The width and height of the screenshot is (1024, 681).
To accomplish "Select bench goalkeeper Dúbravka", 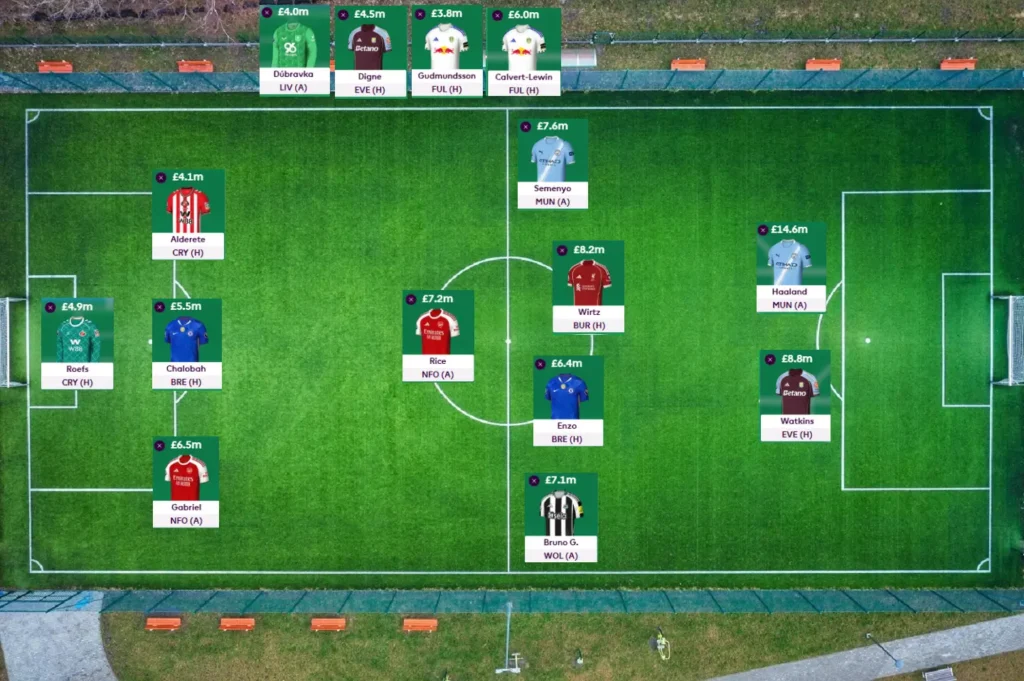I will (294, 47).
